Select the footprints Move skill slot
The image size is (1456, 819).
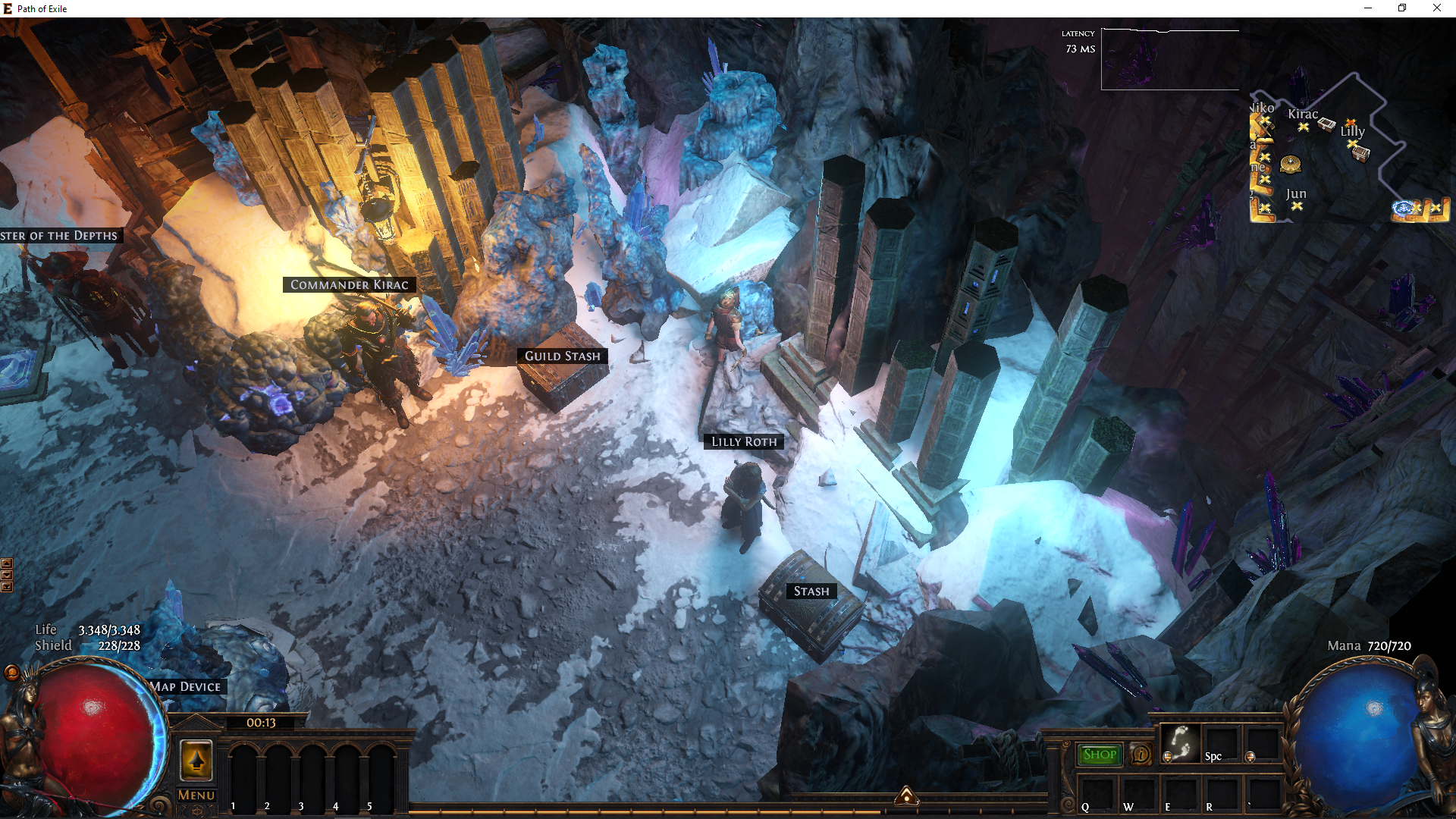(x=1180, y=742)
